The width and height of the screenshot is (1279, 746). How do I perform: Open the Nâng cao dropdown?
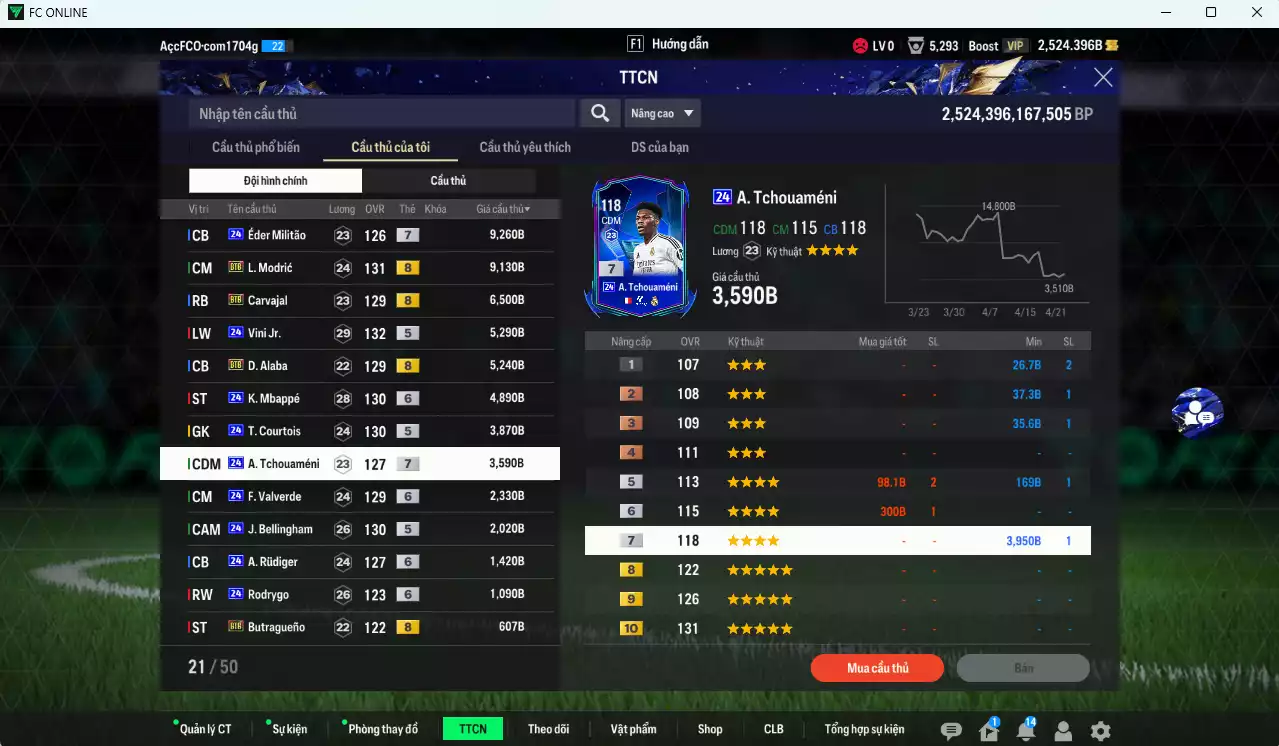coord(662,114)
